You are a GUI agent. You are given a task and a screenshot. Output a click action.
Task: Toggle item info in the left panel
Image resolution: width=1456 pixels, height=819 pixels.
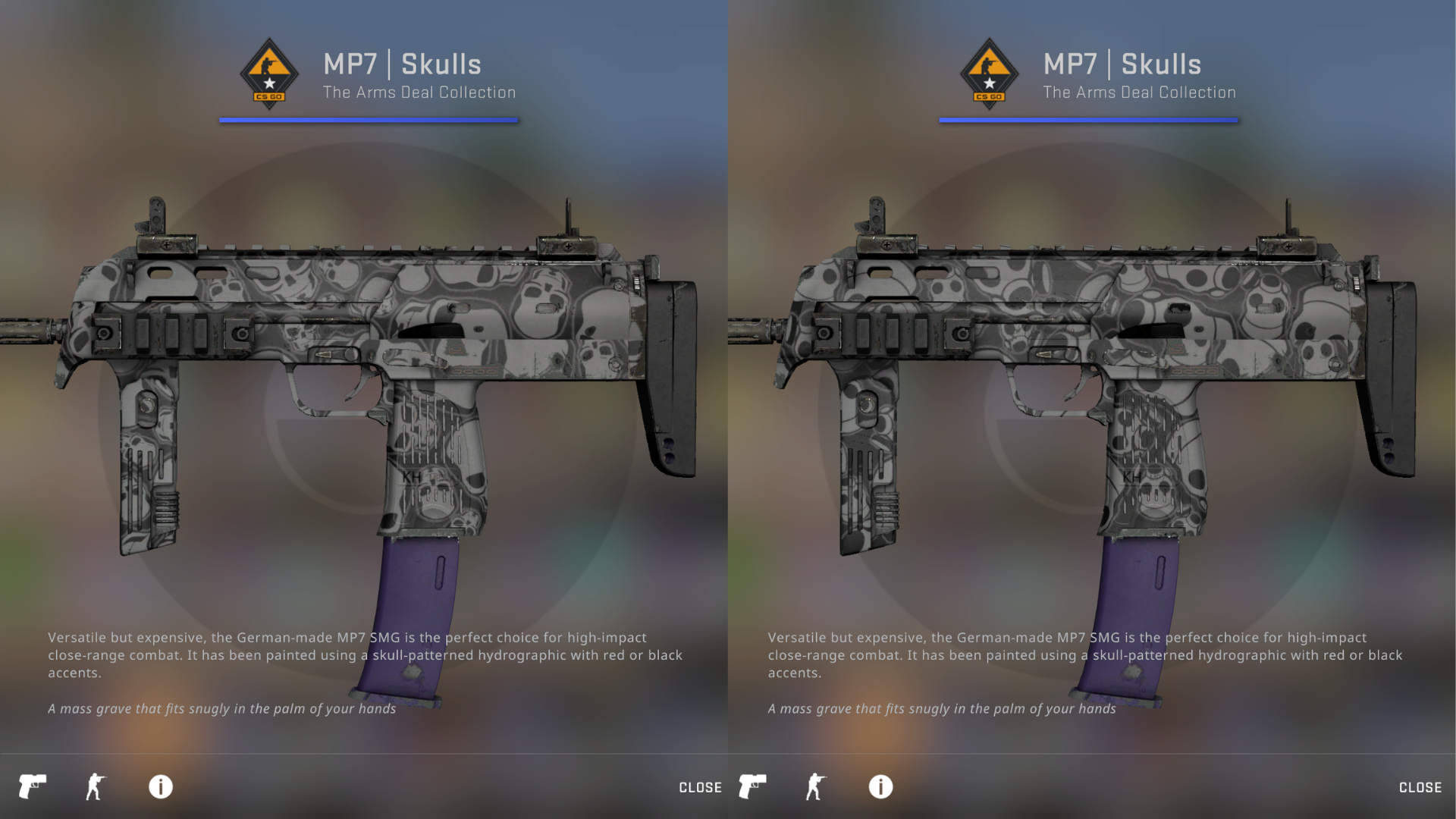(x=161, y=786)
